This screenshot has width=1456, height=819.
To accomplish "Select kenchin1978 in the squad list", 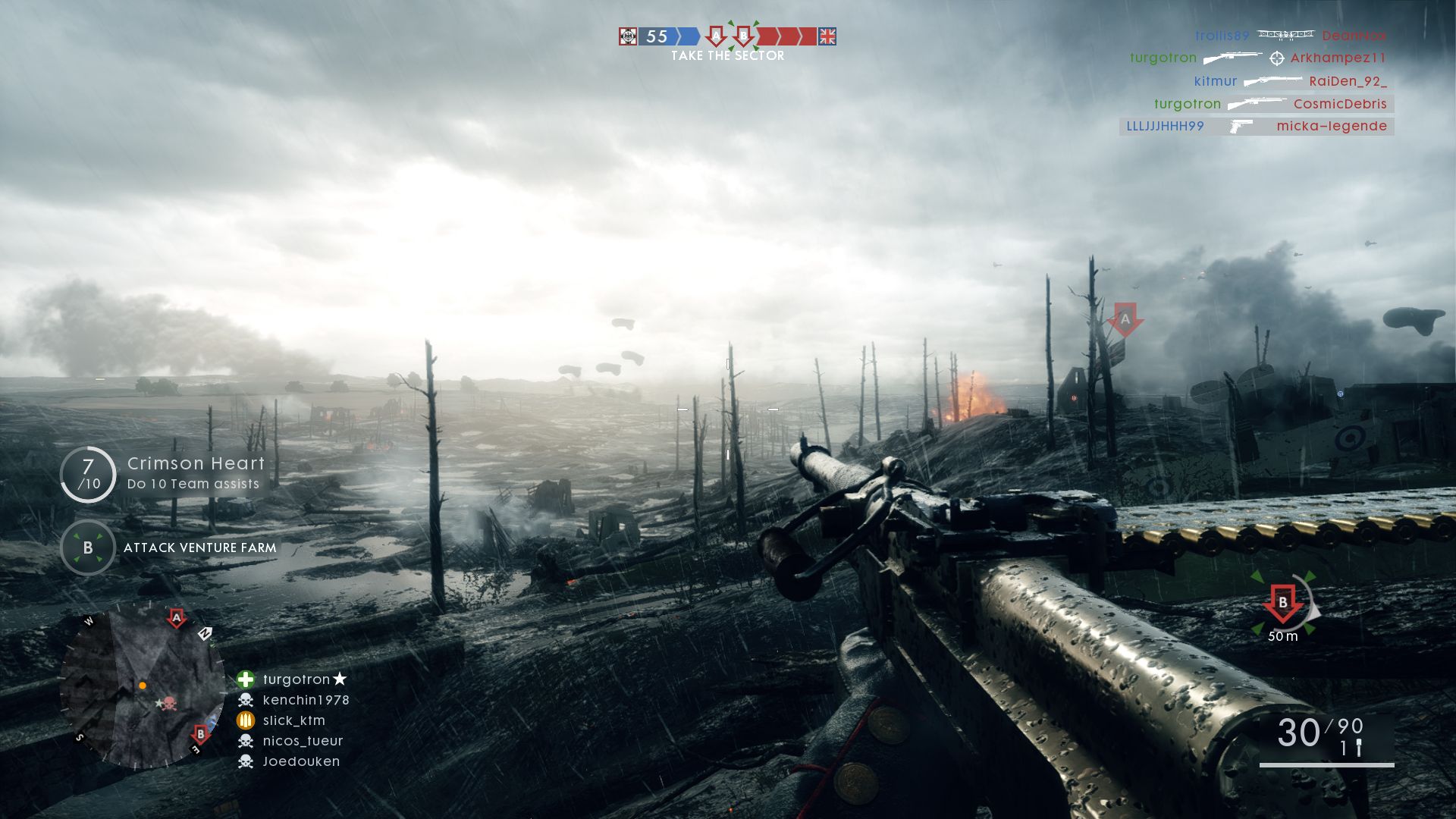I will coord(305,700).
